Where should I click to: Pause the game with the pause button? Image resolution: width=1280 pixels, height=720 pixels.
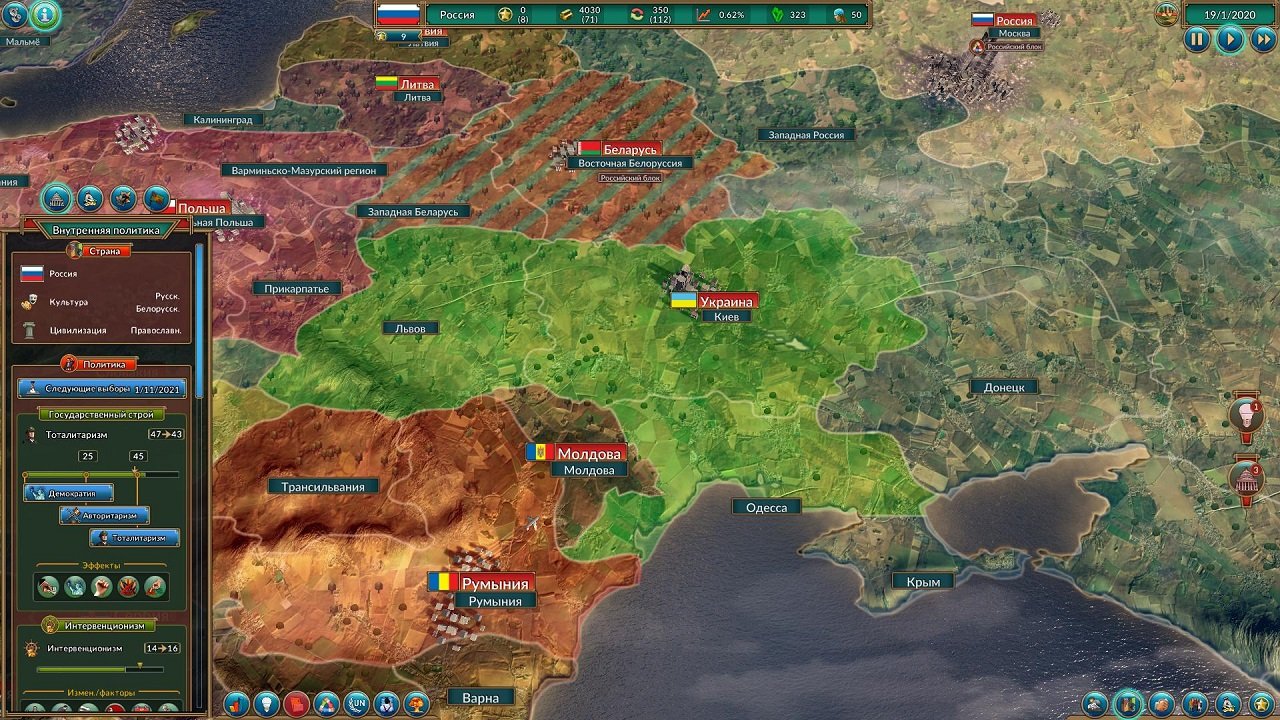[x=1197, y=40]
